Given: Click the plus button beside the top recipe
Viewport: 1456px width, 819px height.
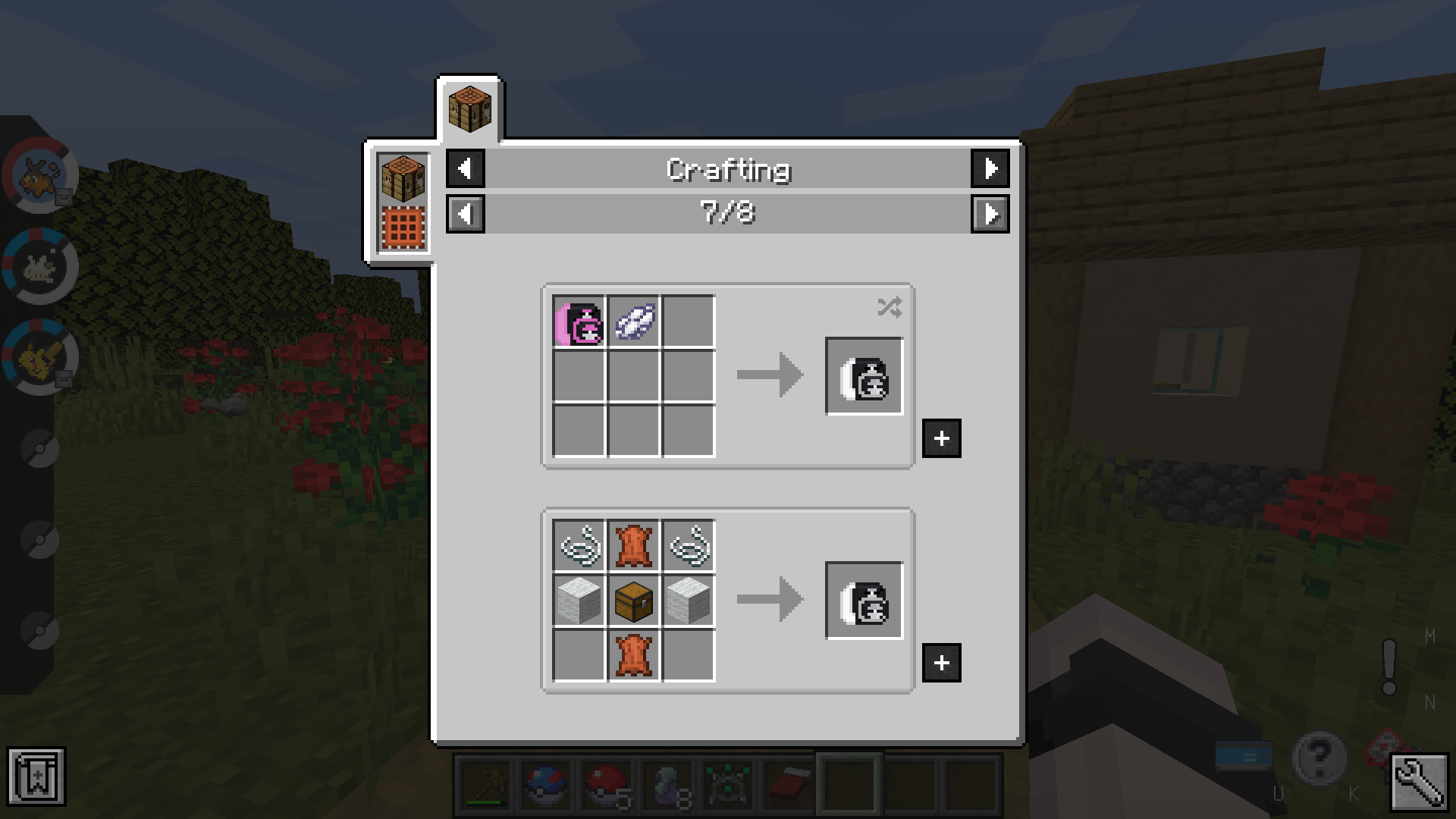Looking at the screenshot, I should tap(941, 438).
